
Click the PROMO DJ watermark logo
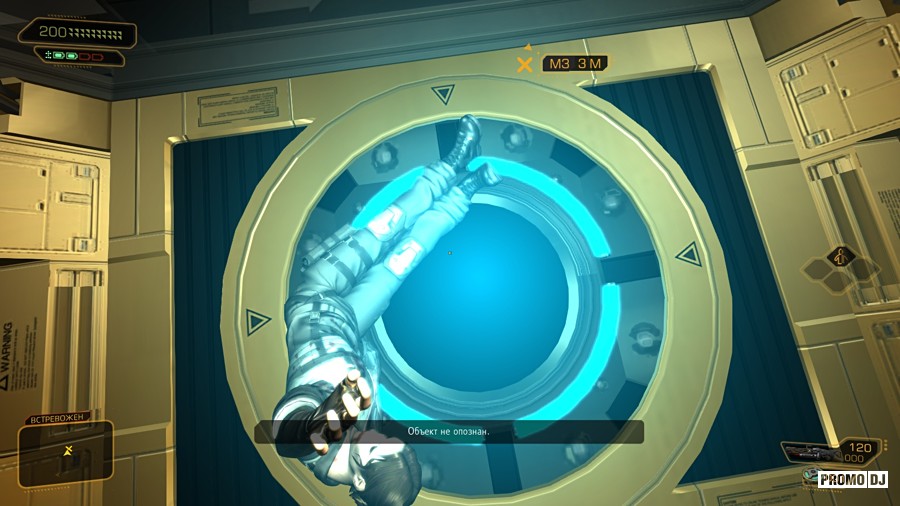853,480
